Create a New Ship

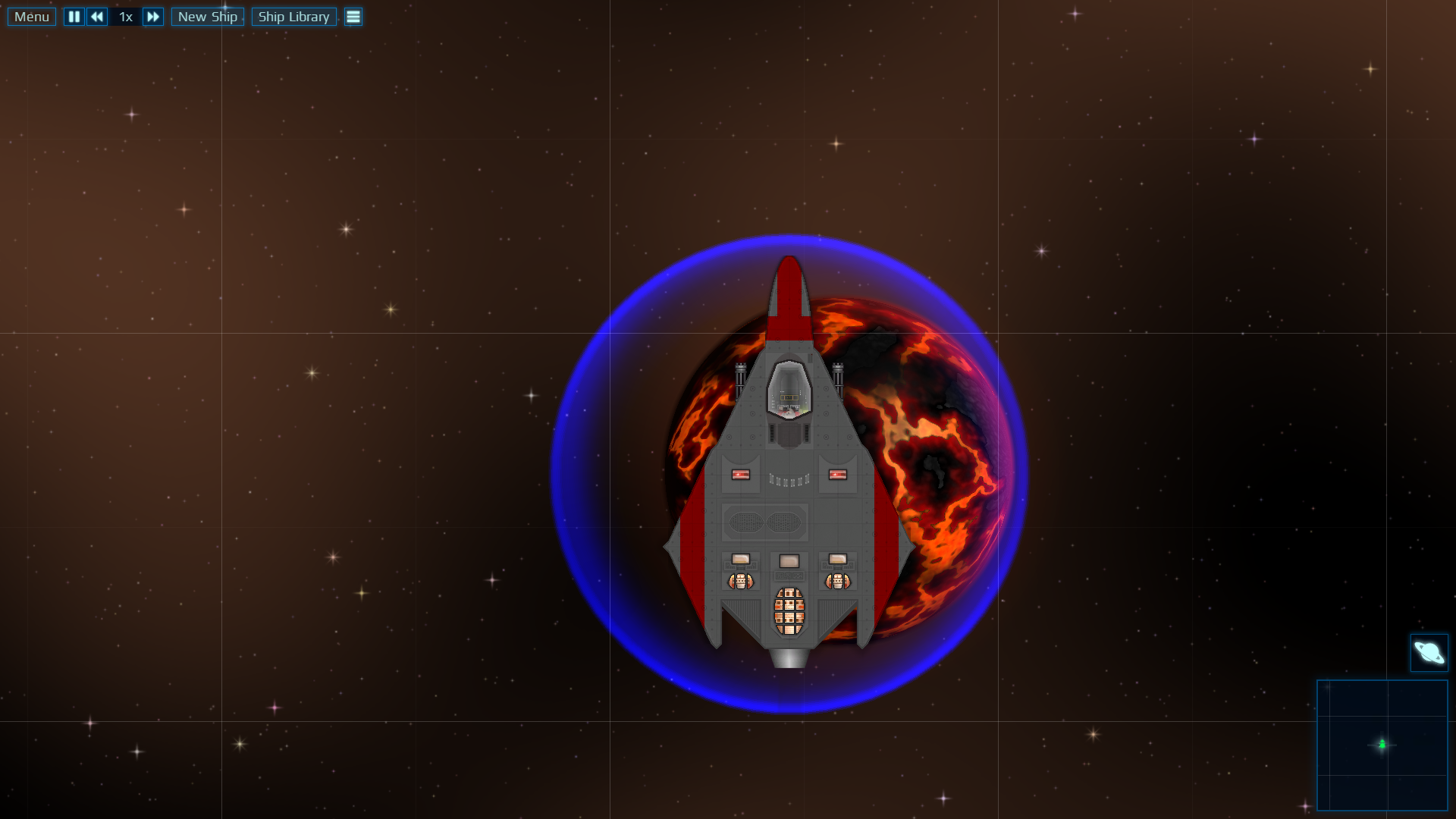tap(207, 17)
